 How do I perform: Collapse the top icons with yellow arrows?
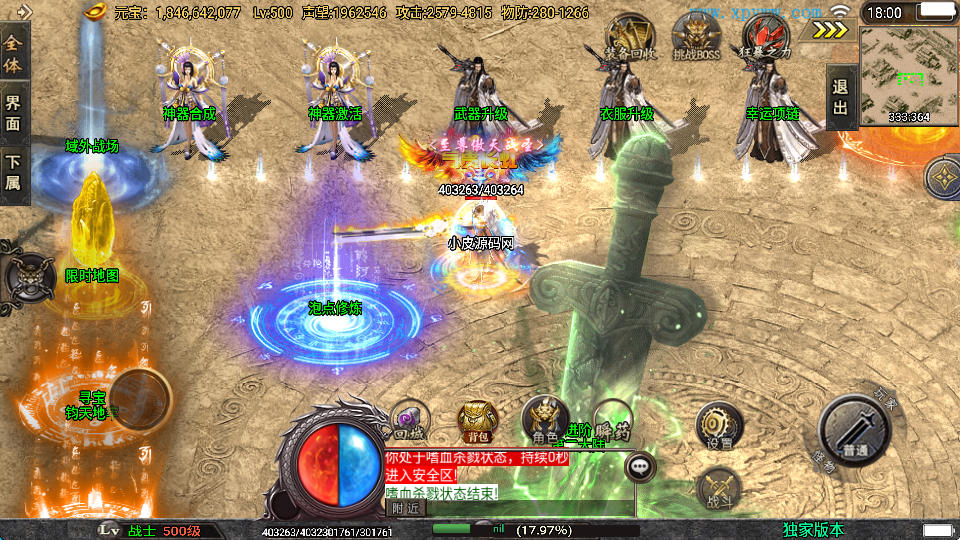coord(829,29)
